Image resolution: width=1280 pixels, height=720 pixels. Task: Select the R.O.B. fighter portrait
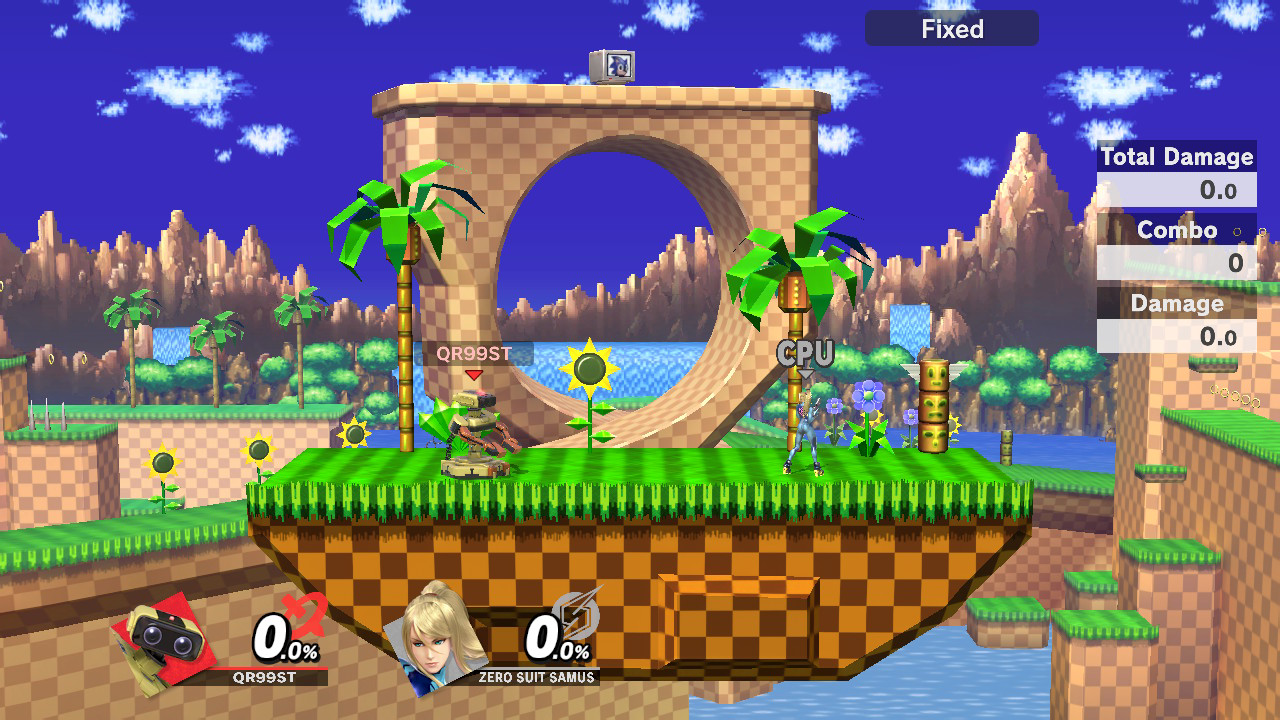click(x=163, y=638)
